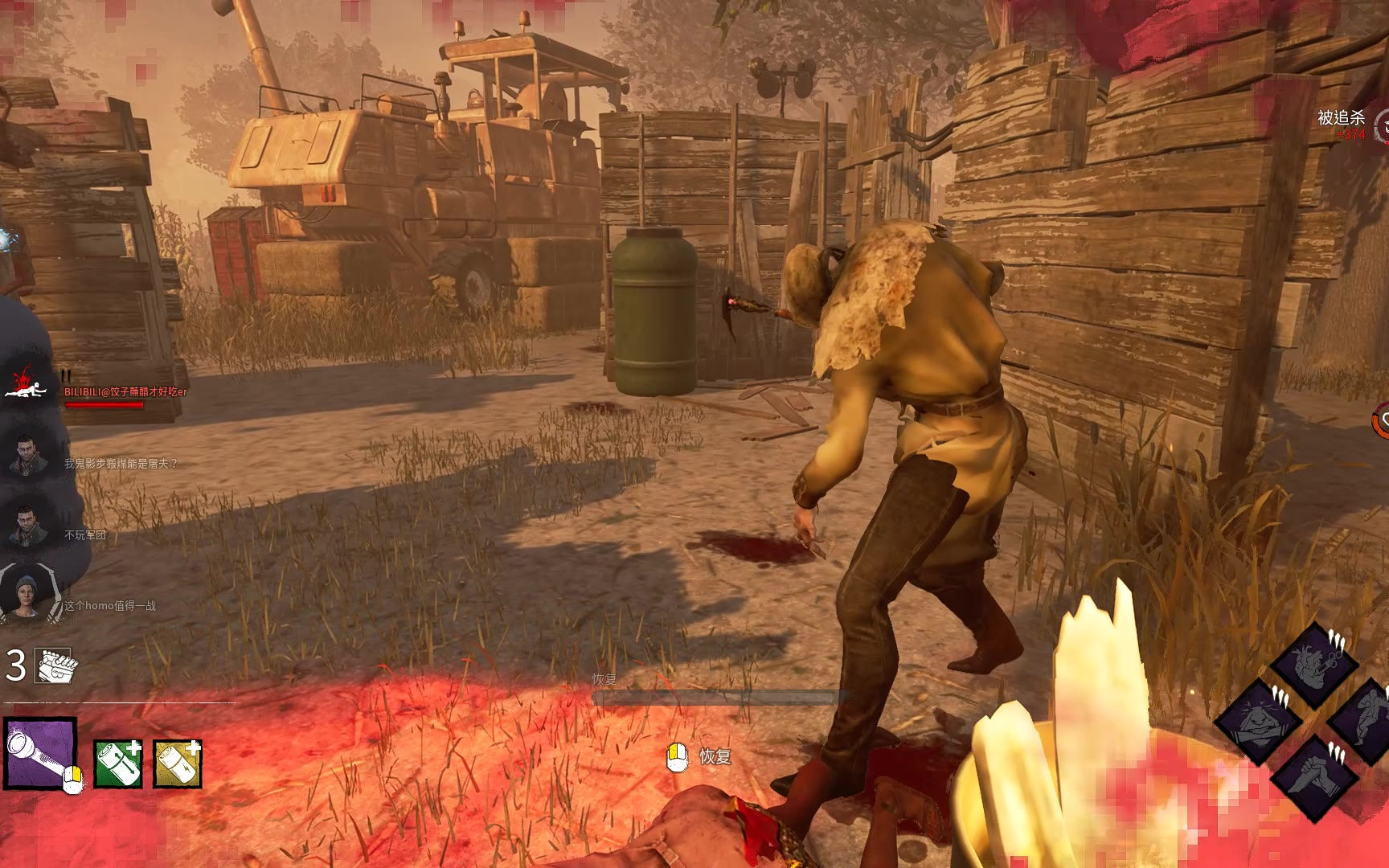Screen dimensions: 1389x868
Task: Select obsession portrait of 这个homo值得一战
Action: click(26, 595)
